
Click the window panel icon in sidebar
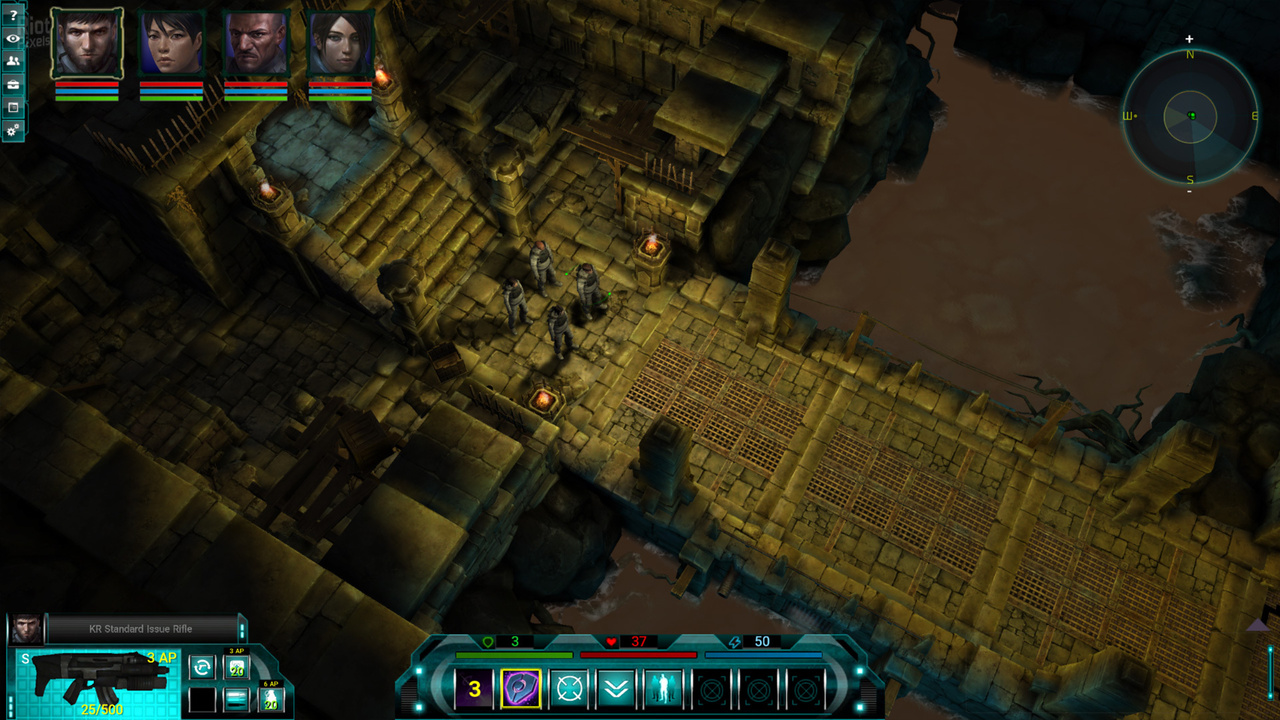(x=13, y=108)
